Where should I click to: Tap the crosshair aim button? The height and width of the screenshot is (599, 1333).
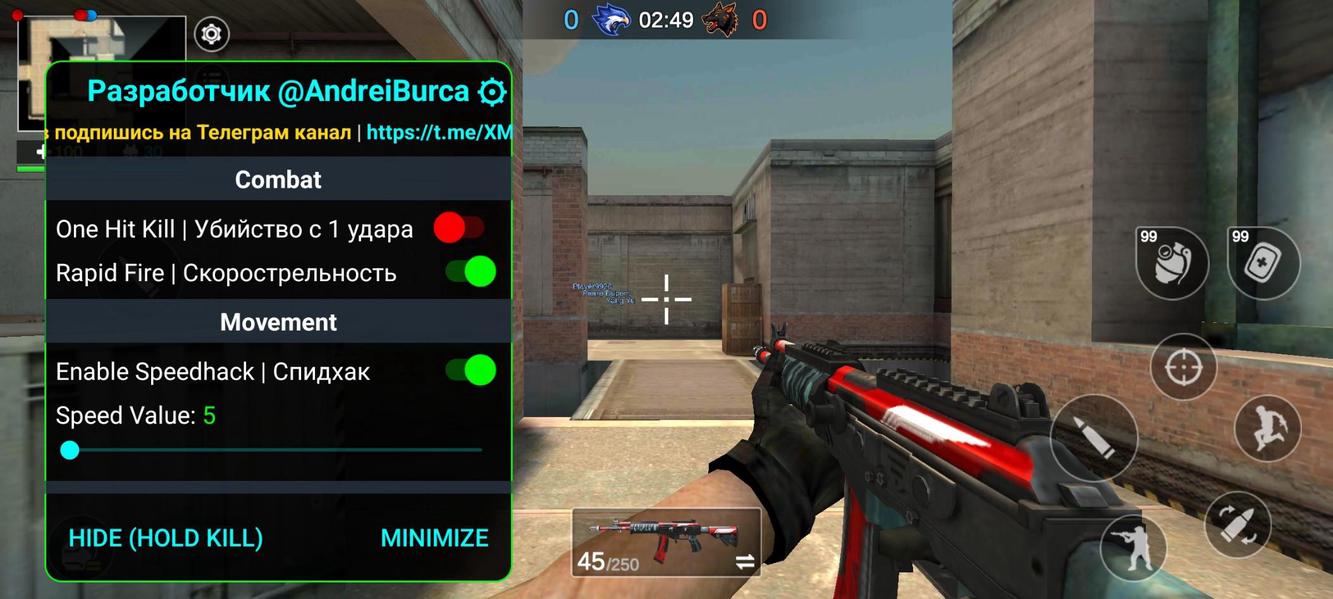click(x=1183, y=367)
